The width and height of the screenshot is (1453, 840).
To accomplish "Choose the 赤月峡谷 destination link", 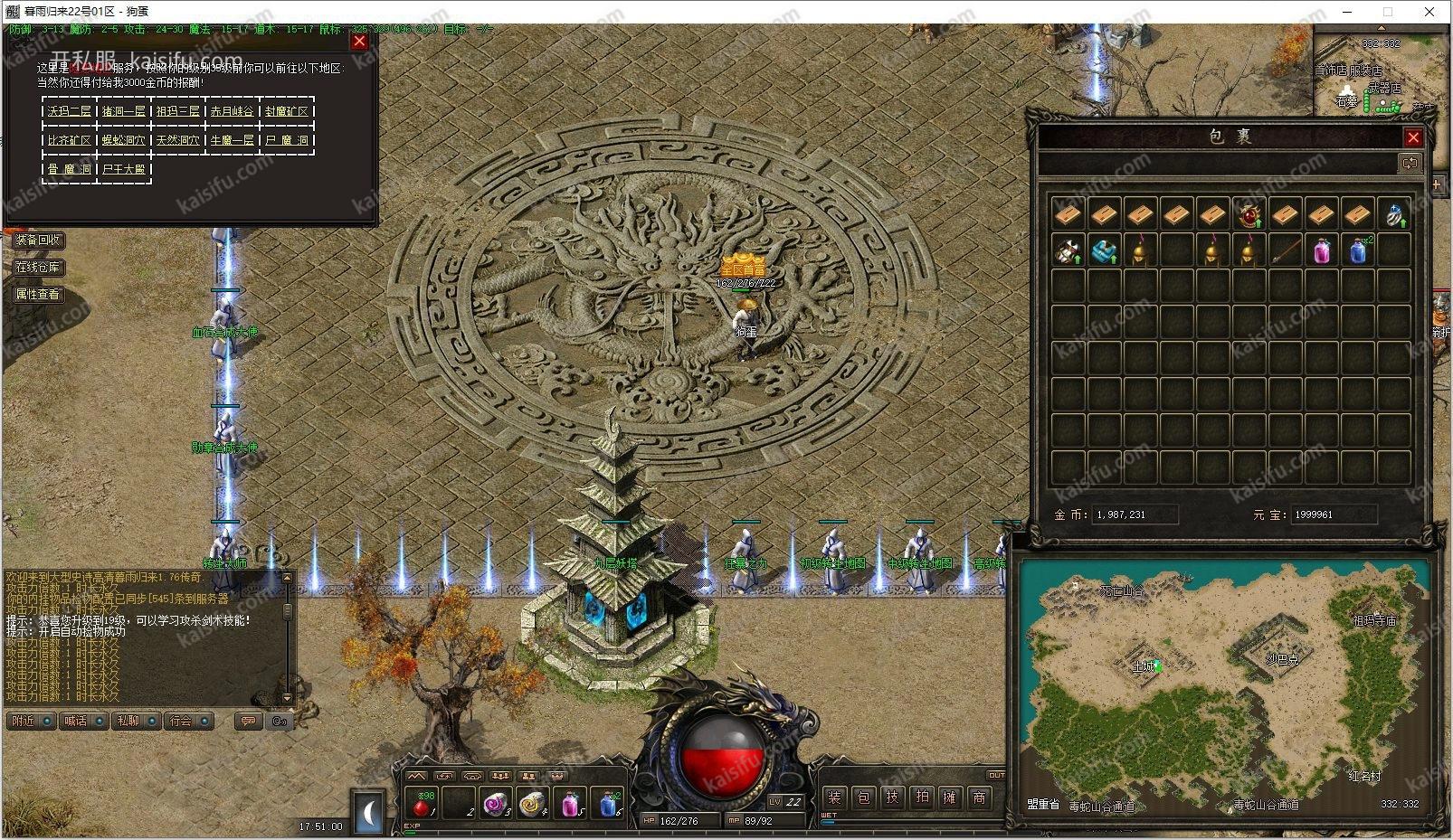I will click(233, 111).
